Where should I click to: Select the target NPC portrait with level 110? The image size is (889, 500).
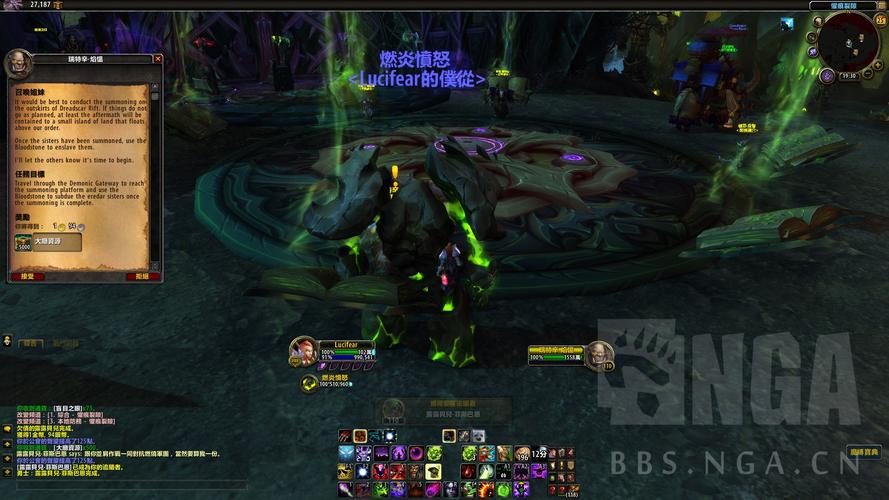pyautogui.click(x=598, y=354)
